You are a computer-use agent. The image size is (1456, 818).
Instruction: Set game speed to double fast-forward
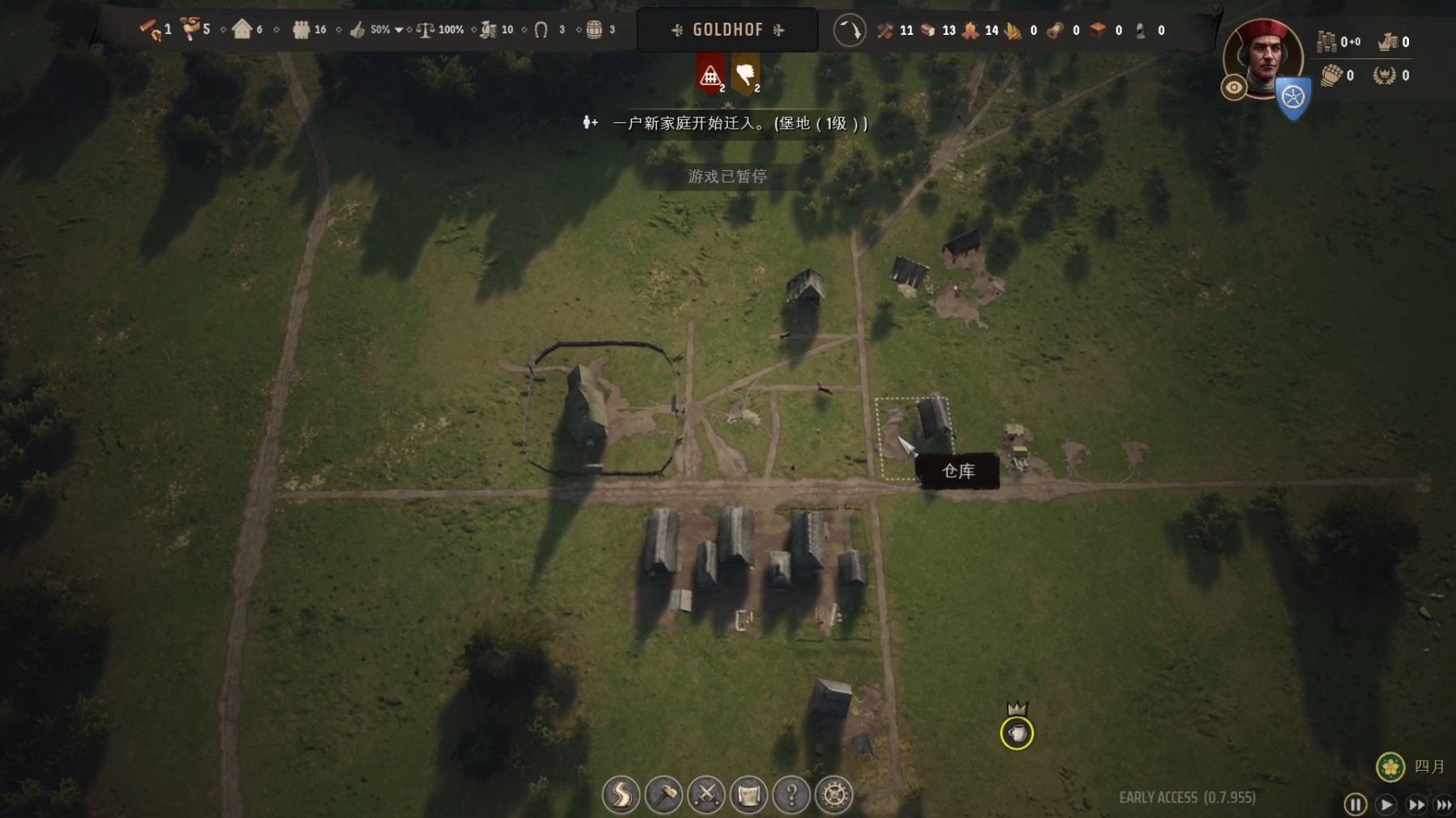tap(1415, 804)
